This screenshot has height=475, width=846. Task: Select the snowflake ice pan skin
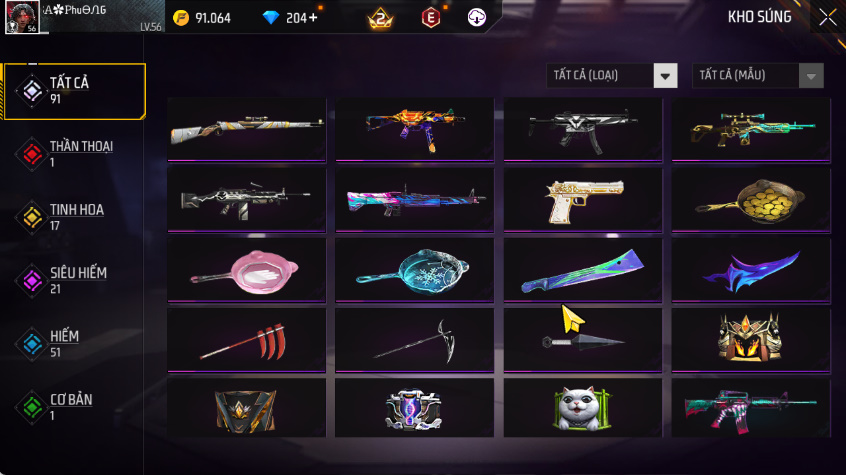(x=414, y=269)
